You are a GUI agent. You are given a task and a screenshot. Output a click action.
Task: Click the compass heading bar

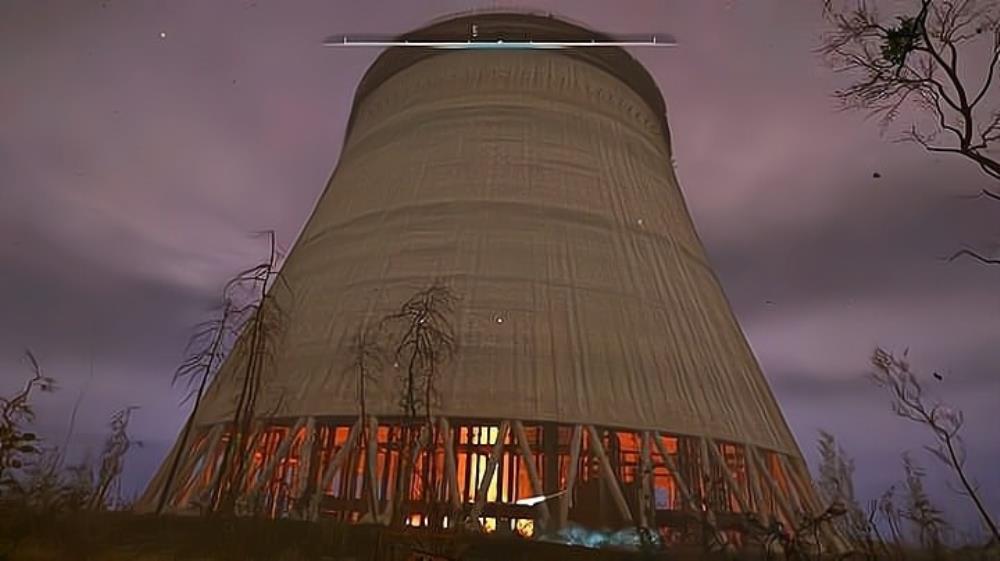[x=499, y=41]
